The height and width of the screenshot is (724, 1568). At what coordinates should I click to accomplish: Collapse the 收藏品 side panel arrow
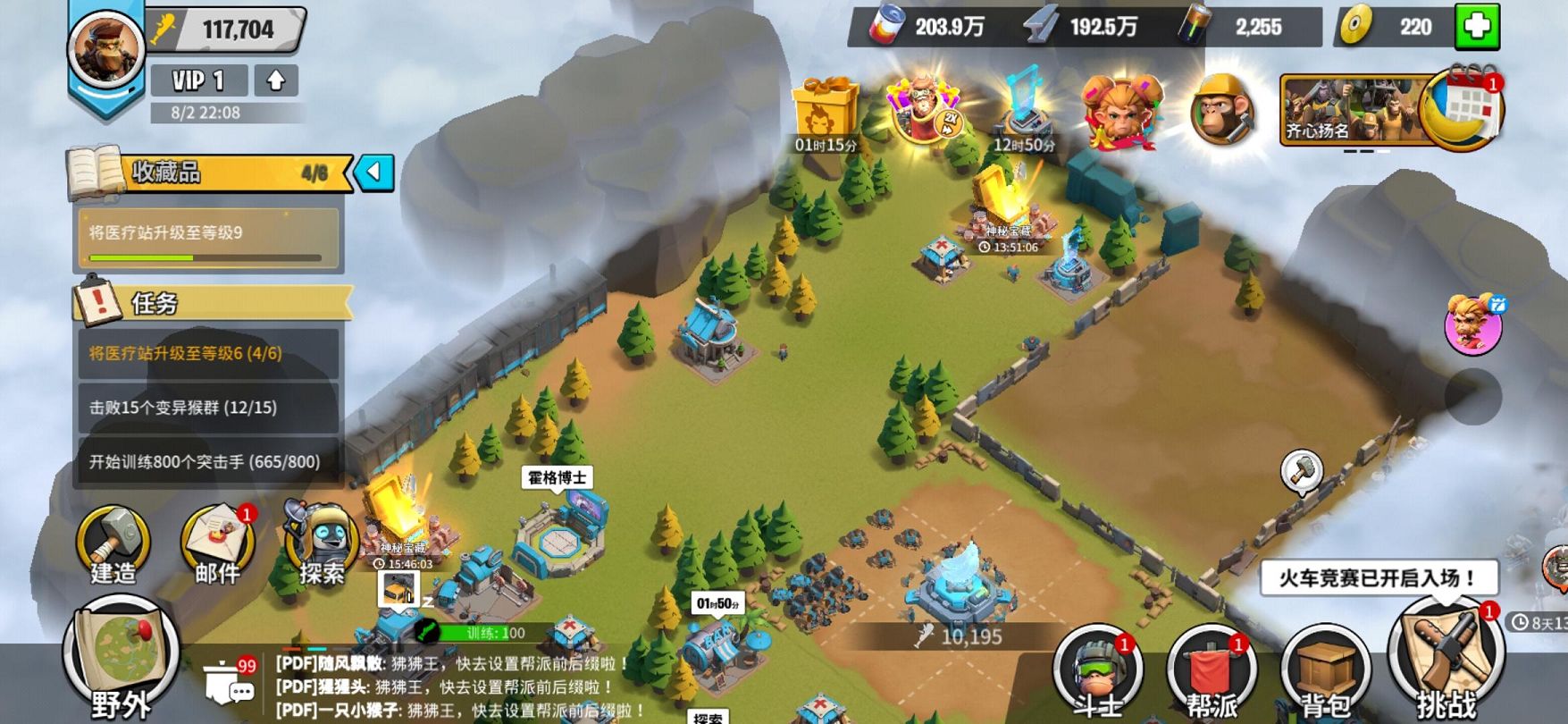pos(374,172)
